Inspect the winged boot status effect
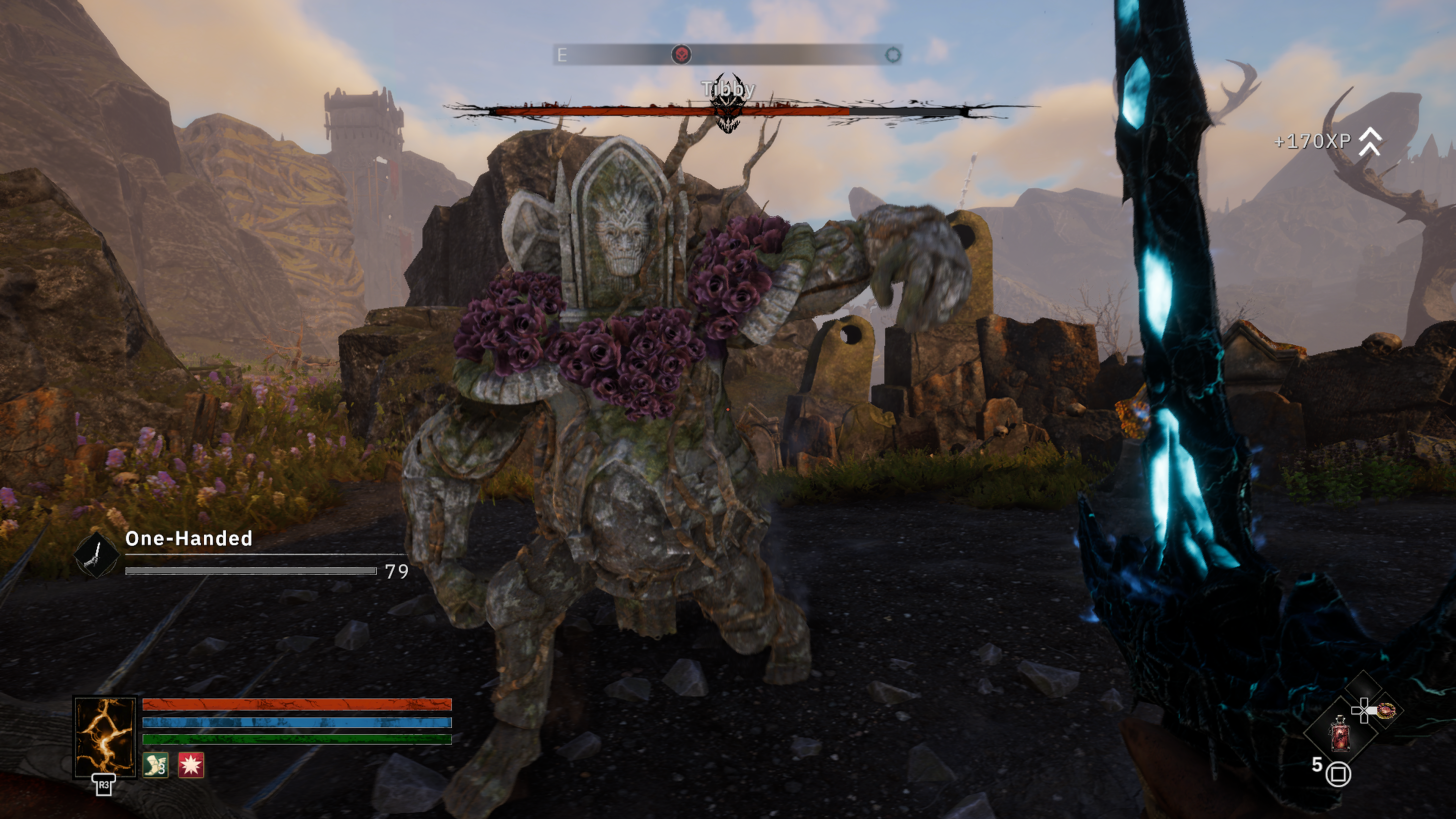Image resolution: width=1456 pixels, height=819 pixels. tap(155, 765)
